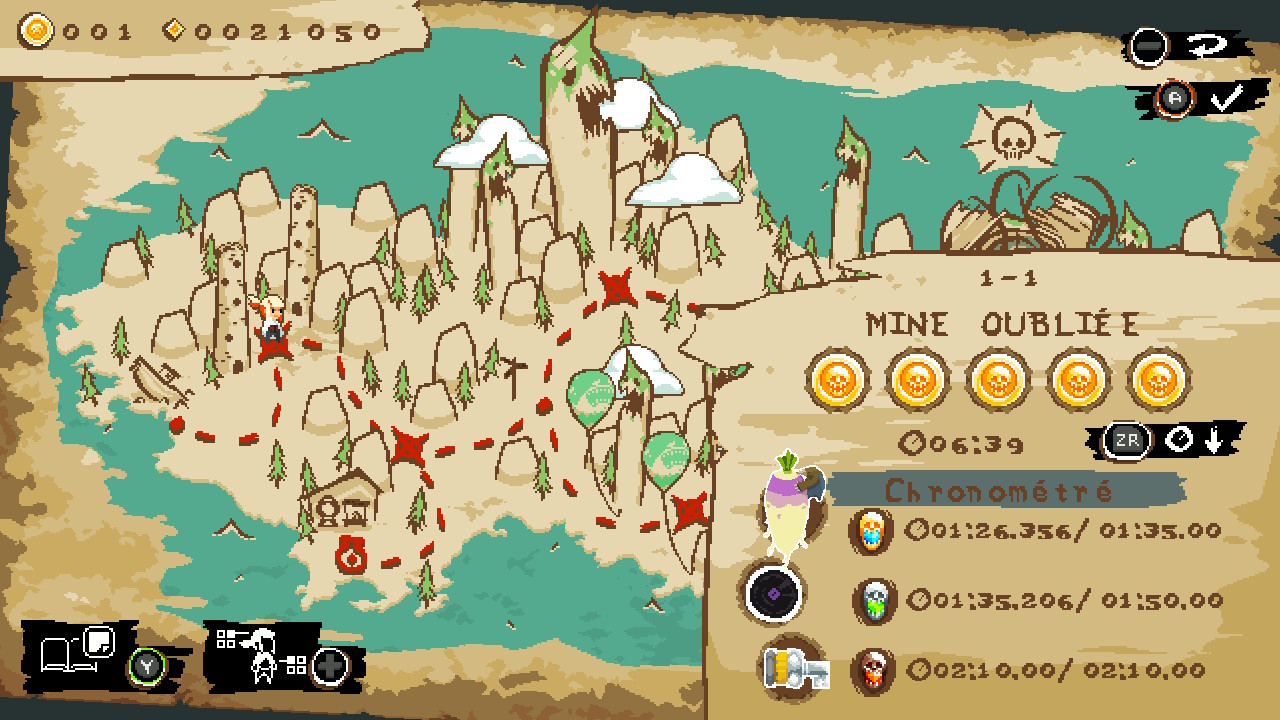The height and width of the screenshot is (720, 1280).
Task: Click the lower green balloon on the map
Action: pyautogui.click(x=665, y=458)
